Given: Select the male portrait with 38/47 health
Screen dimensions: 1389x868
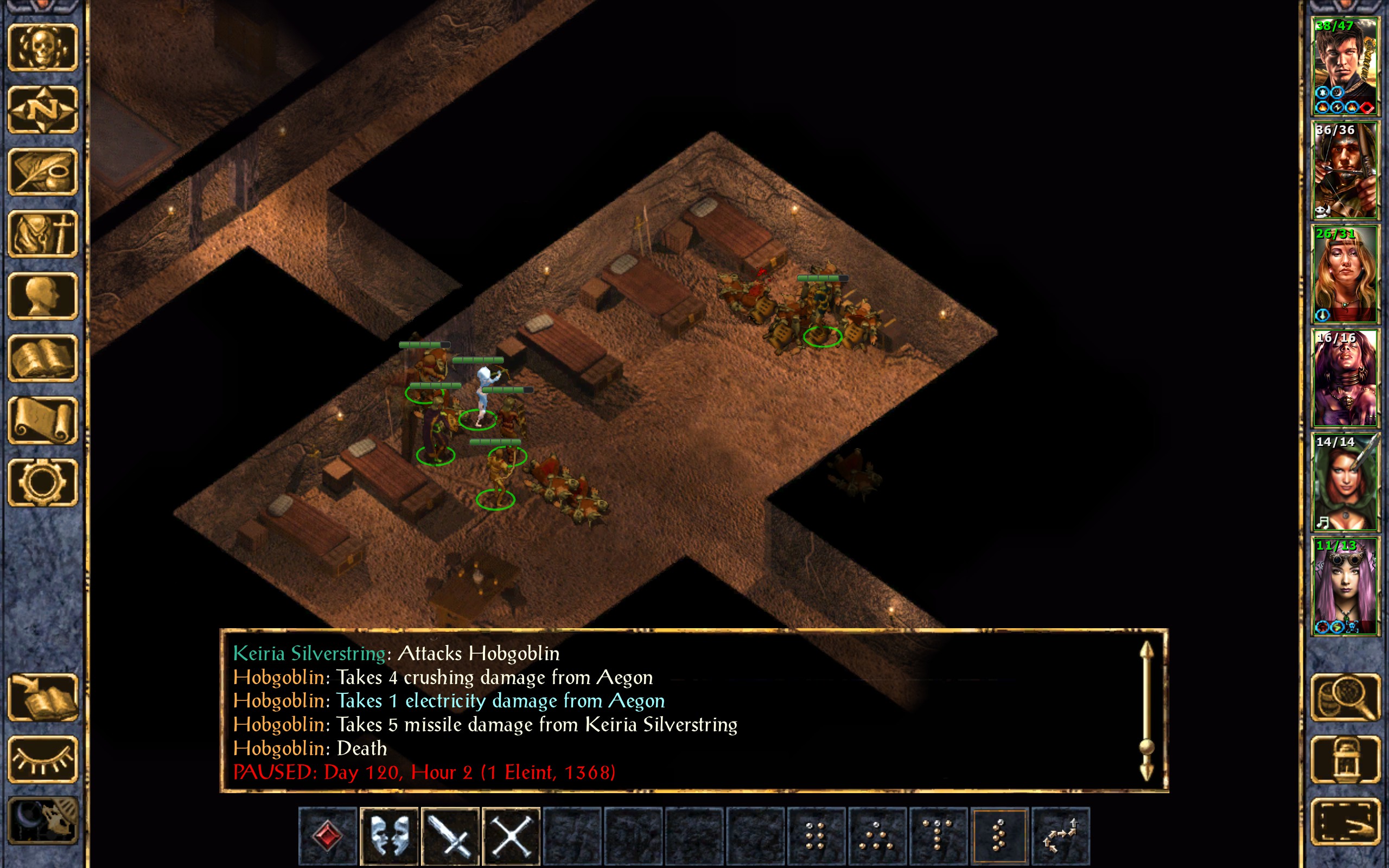Looking at the screenshot, I should click(1344, 66).
